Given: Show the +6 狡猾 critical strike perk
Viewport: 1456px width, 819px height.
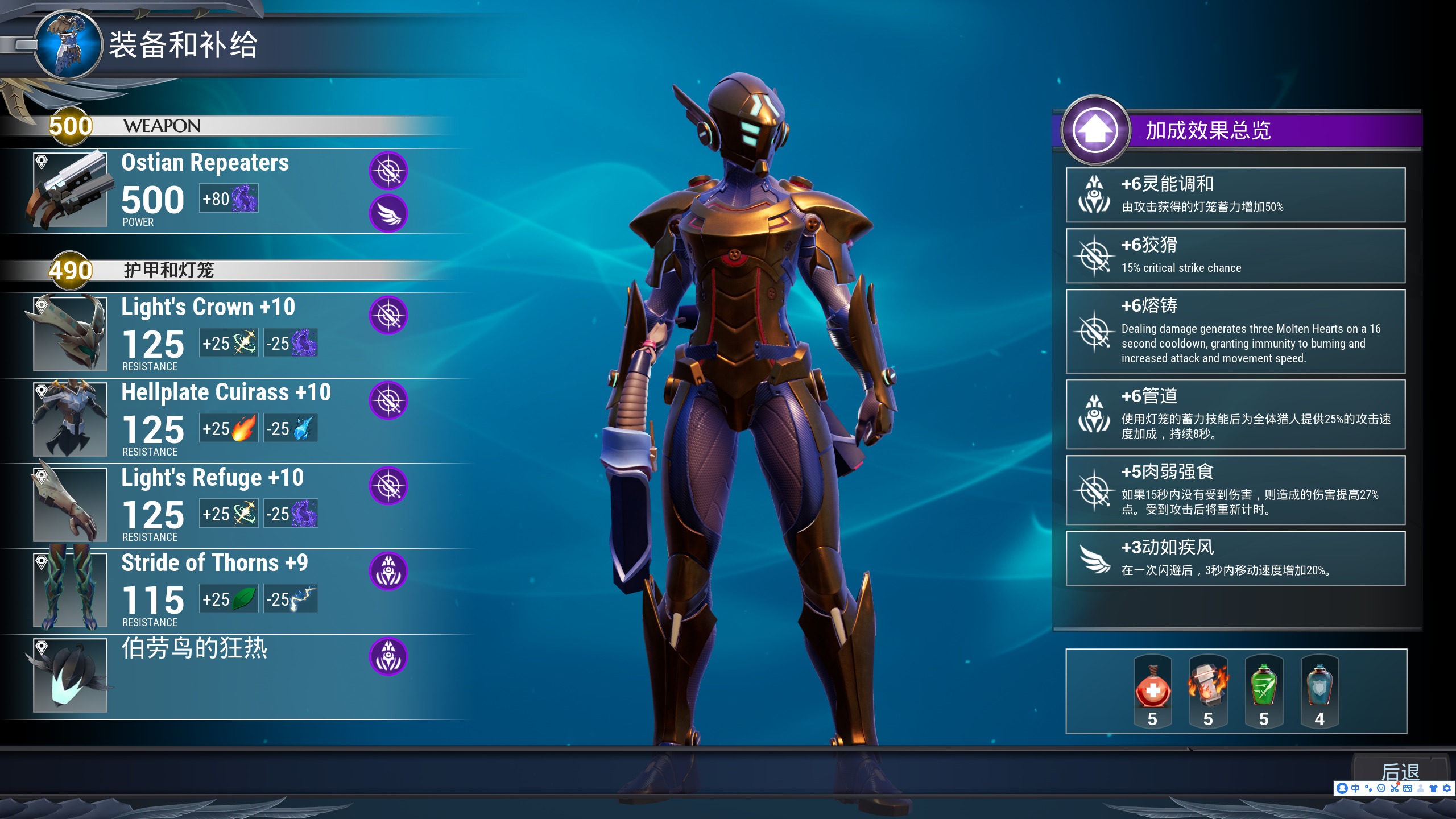Looking at the screenshot, I should 1235,256.
